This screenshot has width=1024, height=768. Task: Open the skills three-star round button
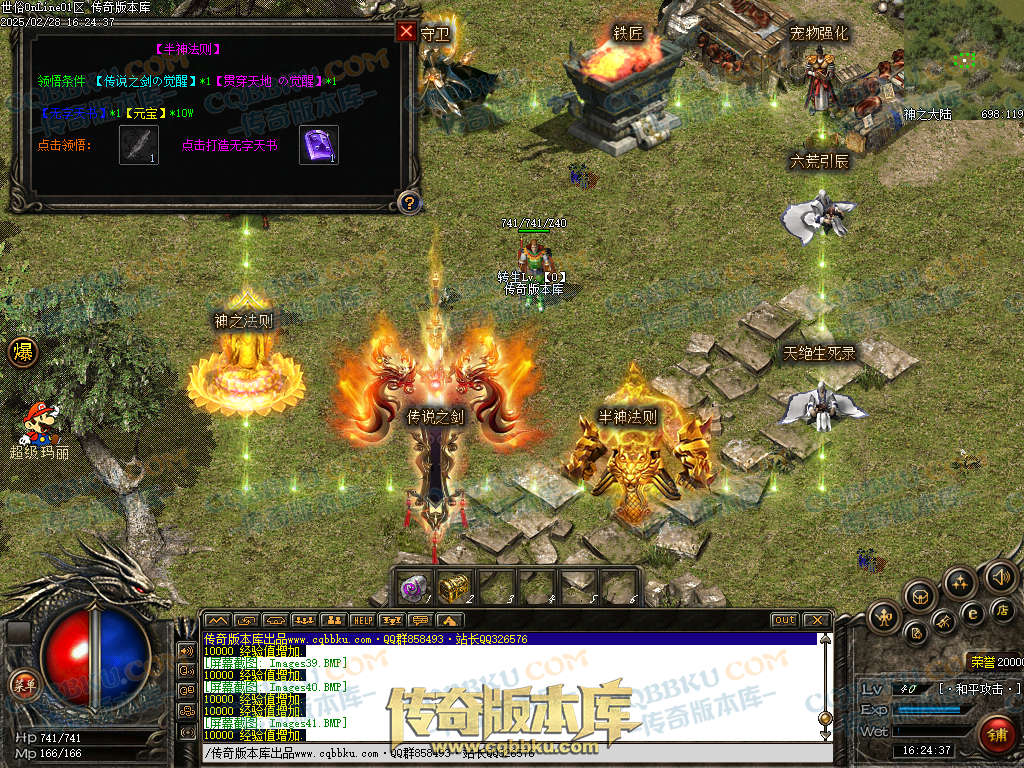click(x=960, y=583)
